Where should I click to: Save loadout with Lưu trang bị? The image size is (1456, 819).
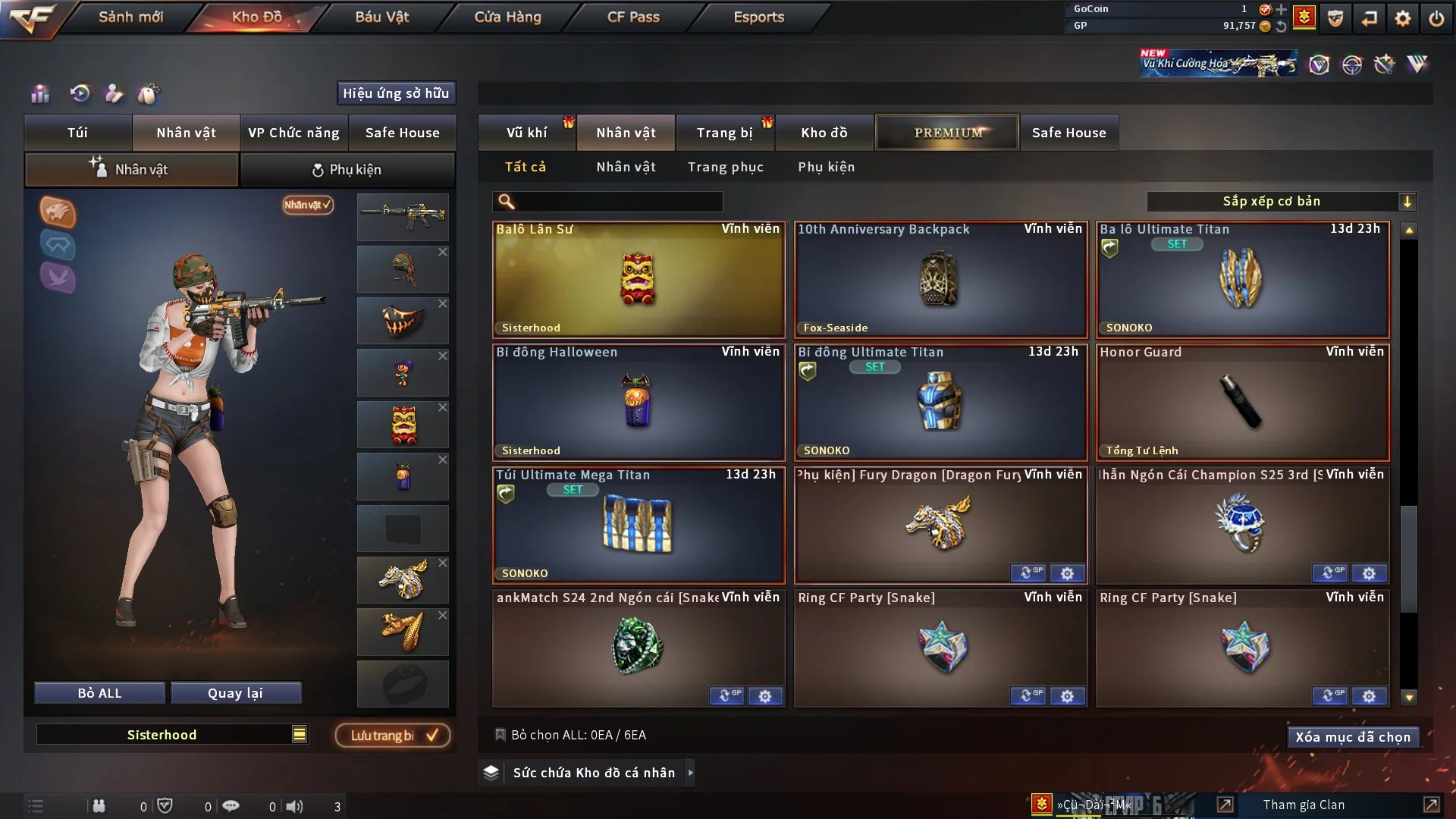coord(393,736)
